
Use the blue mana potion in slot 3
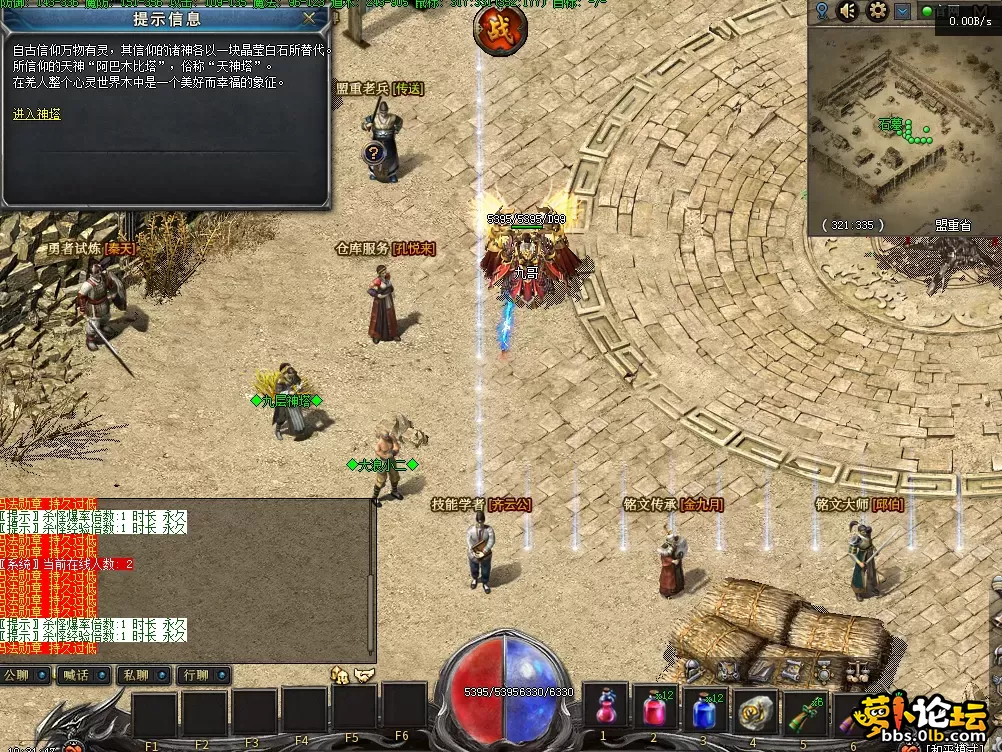click(704, 709)
